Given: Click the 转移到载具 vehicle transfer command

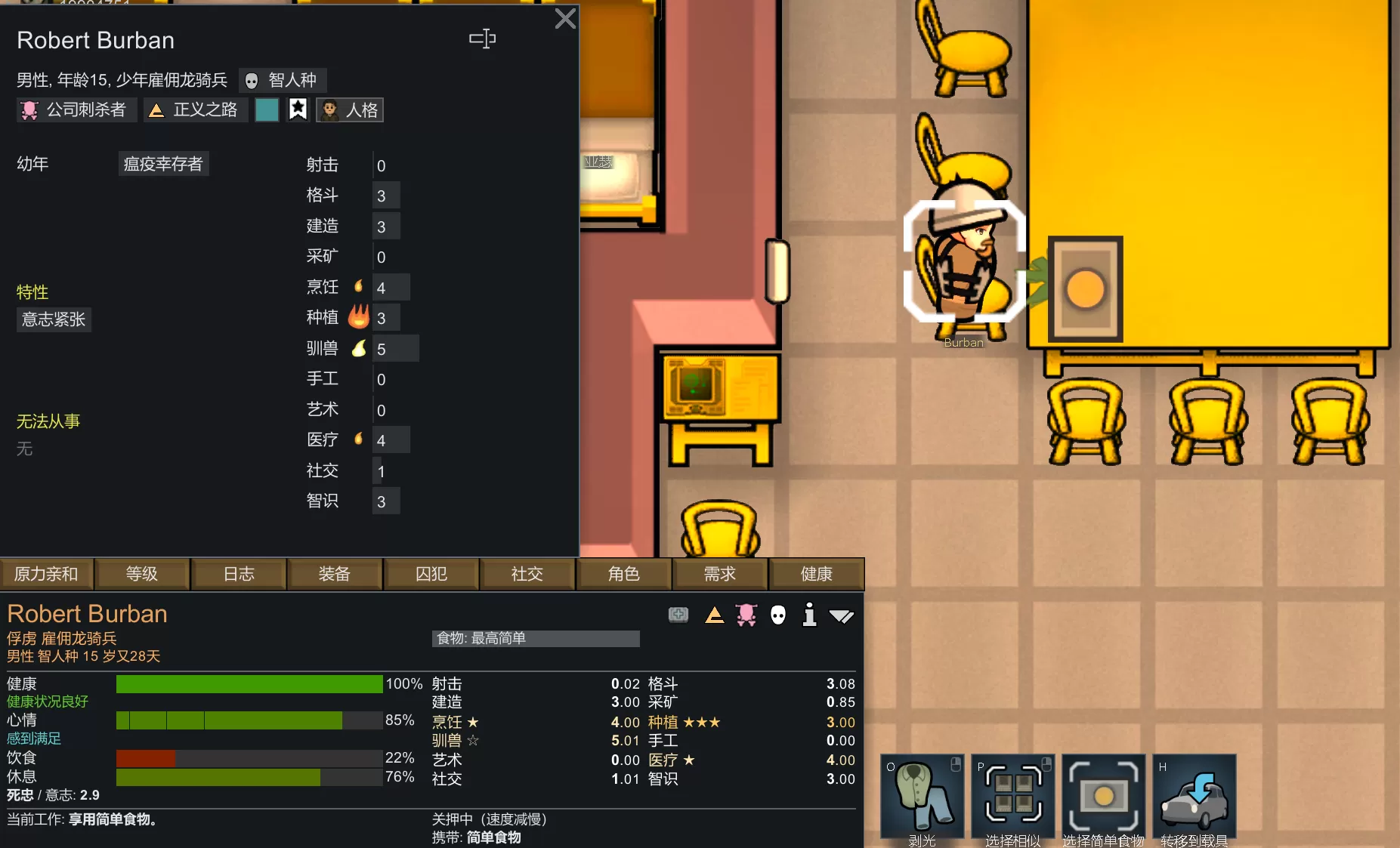Looking at the screenshot, I should coord(1194,798).
